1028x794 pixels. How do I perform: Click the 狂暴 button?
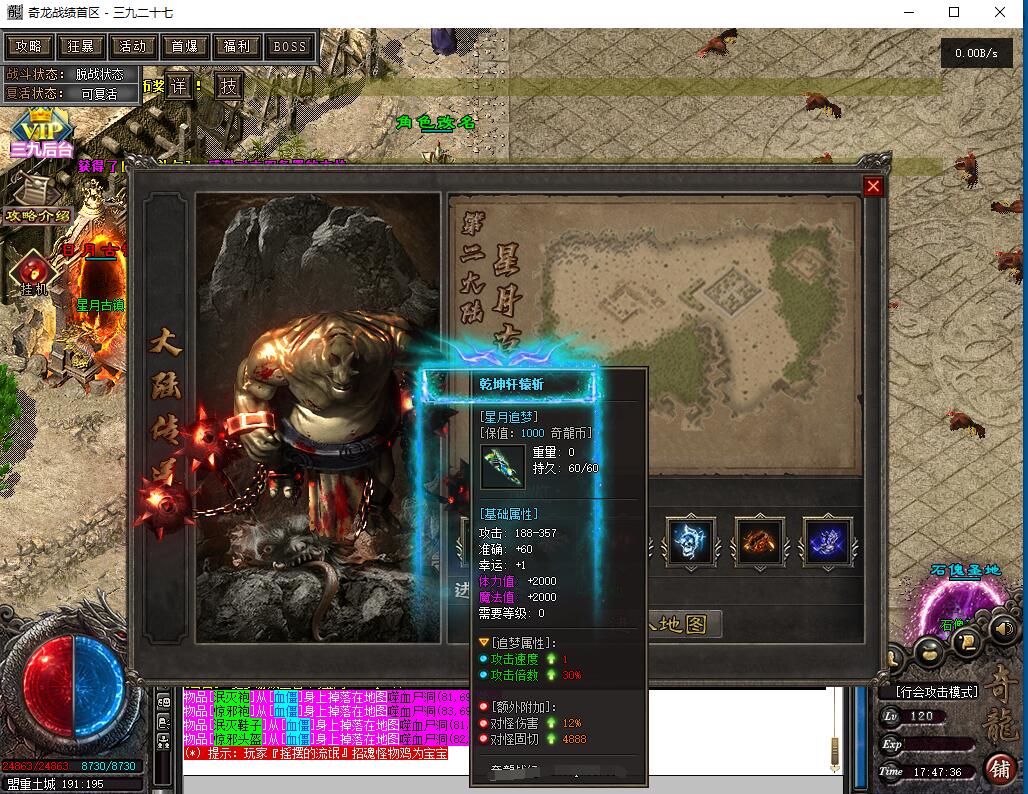coord(81,46)
